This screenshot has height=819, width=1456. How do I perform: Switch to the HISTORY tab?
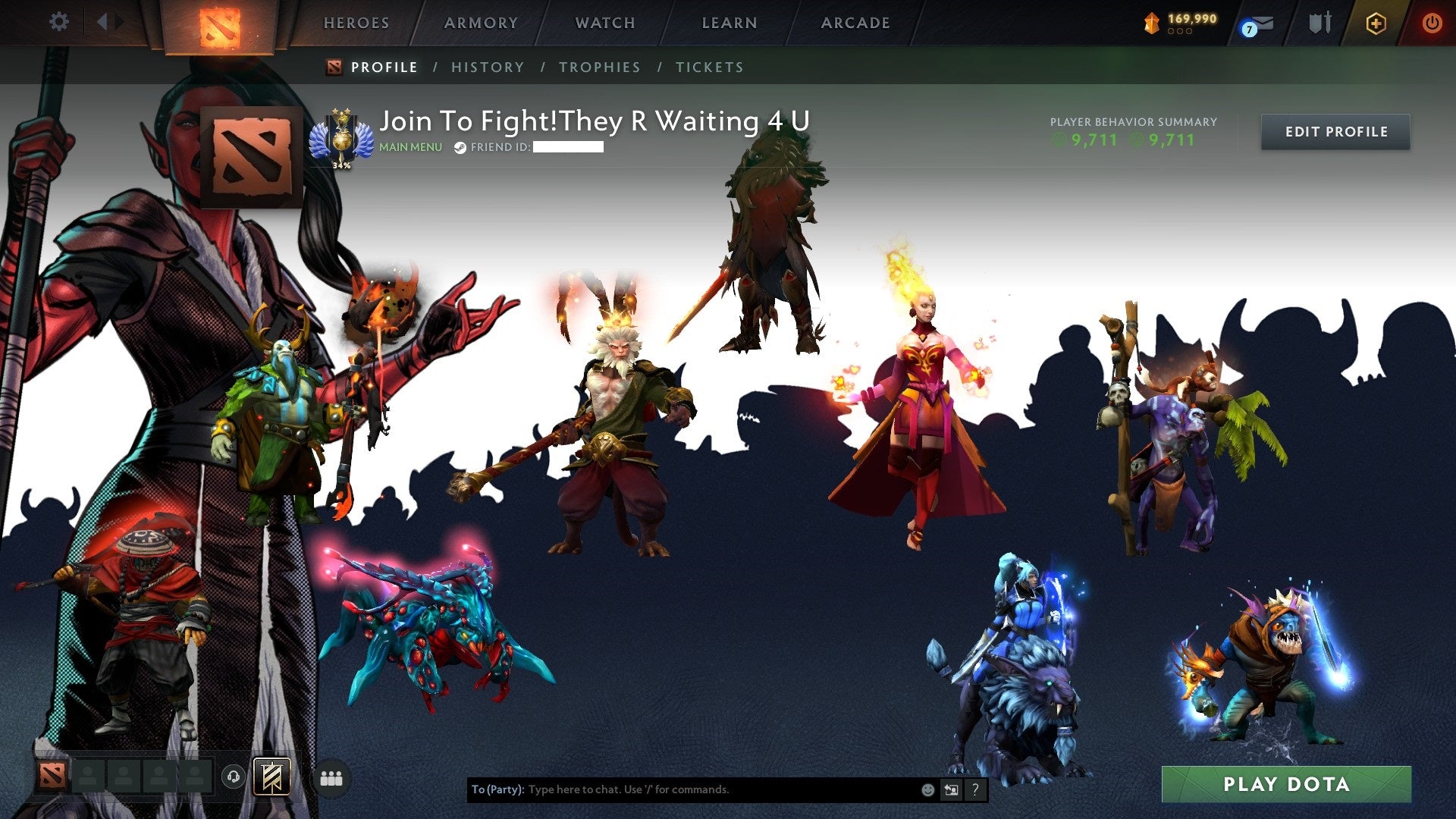[x=487, y=67]
